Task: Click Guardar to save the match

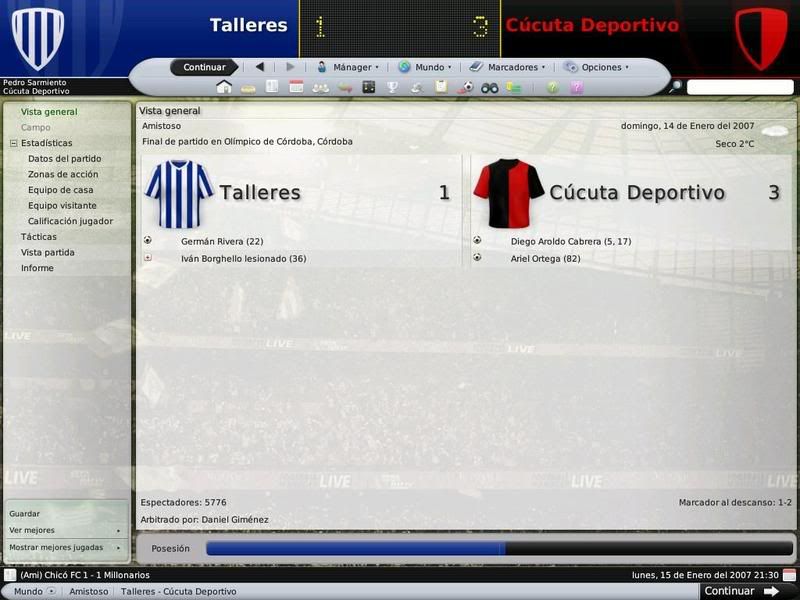Action: click(x=25, y=513)
